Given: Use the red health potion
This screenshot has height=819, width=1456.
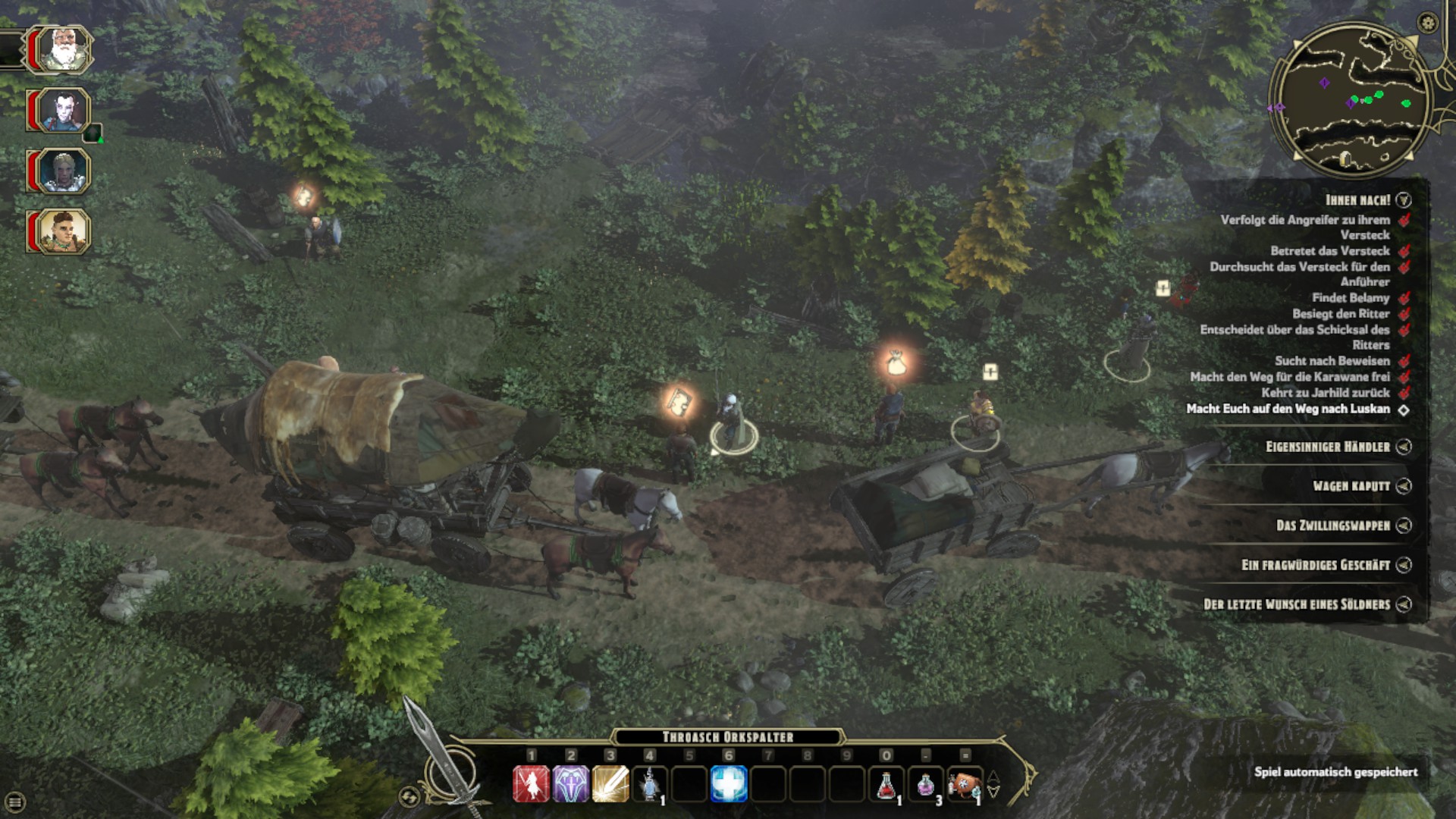Looking at the screenshot, I should (x=886, y=784).
